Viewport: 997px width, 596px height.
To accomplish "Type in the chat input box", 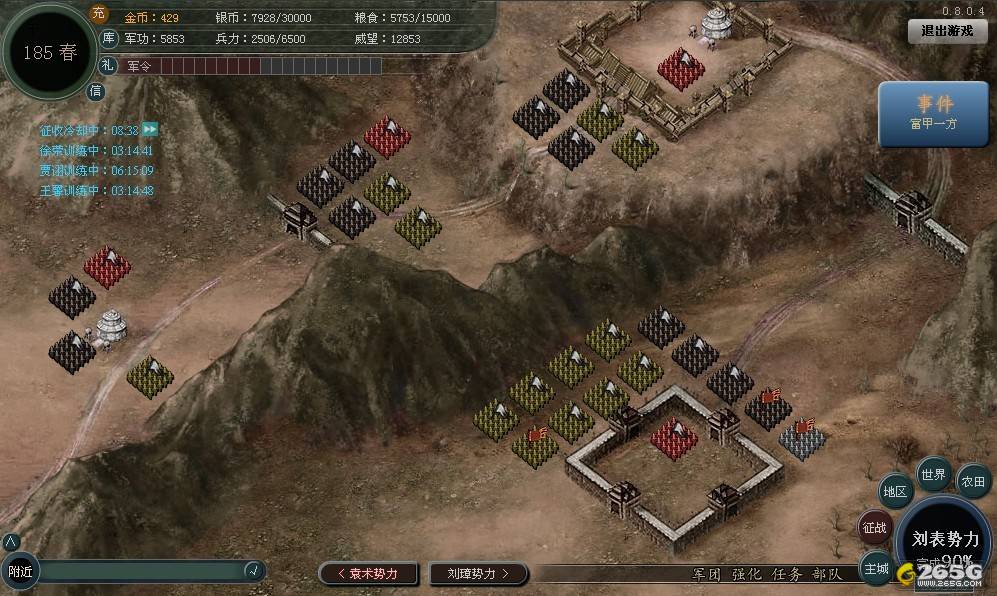I will click(140, 571).
